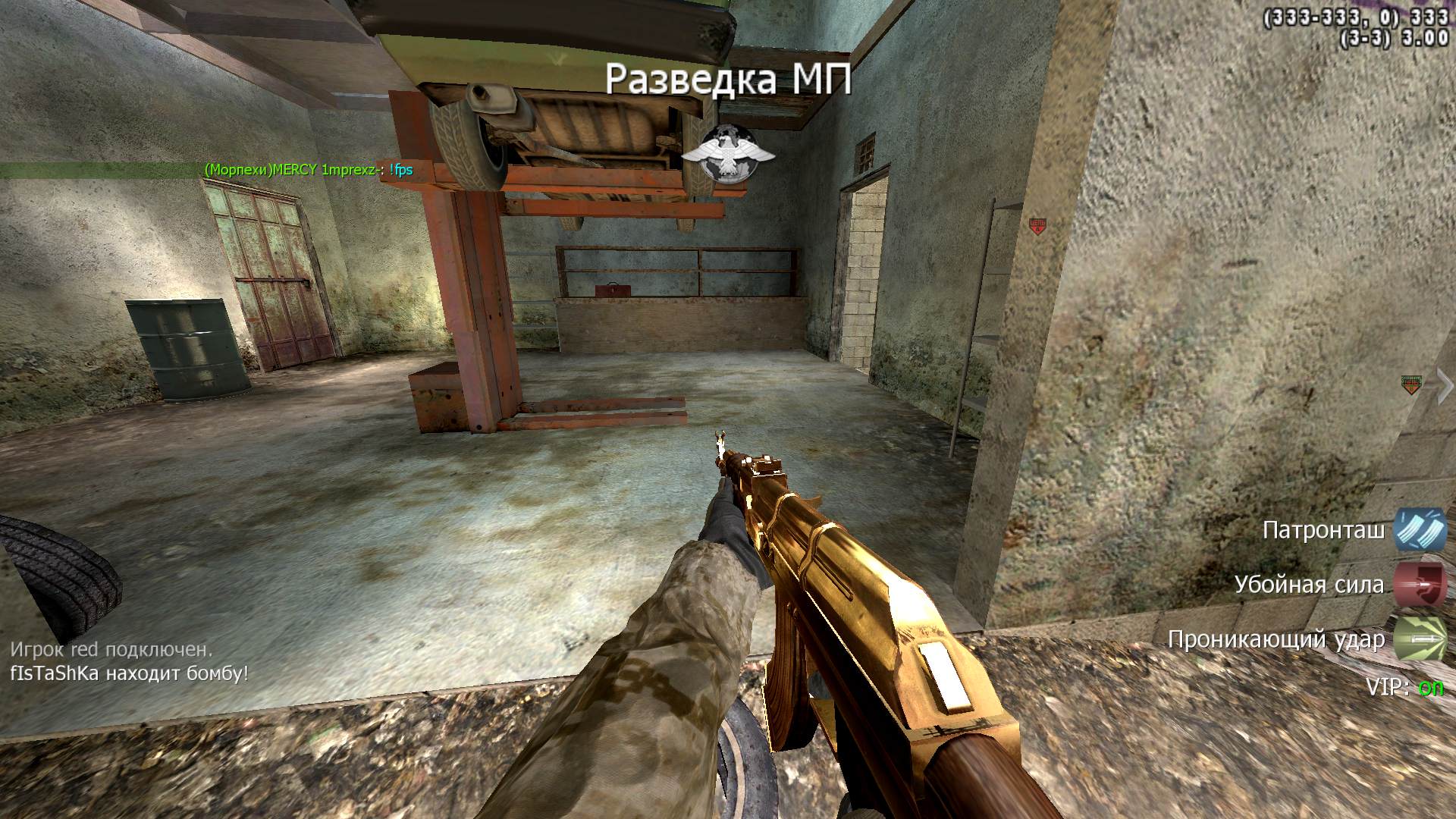
Task: Select the Убойная сила perk icon
Action: (1420, 585)
